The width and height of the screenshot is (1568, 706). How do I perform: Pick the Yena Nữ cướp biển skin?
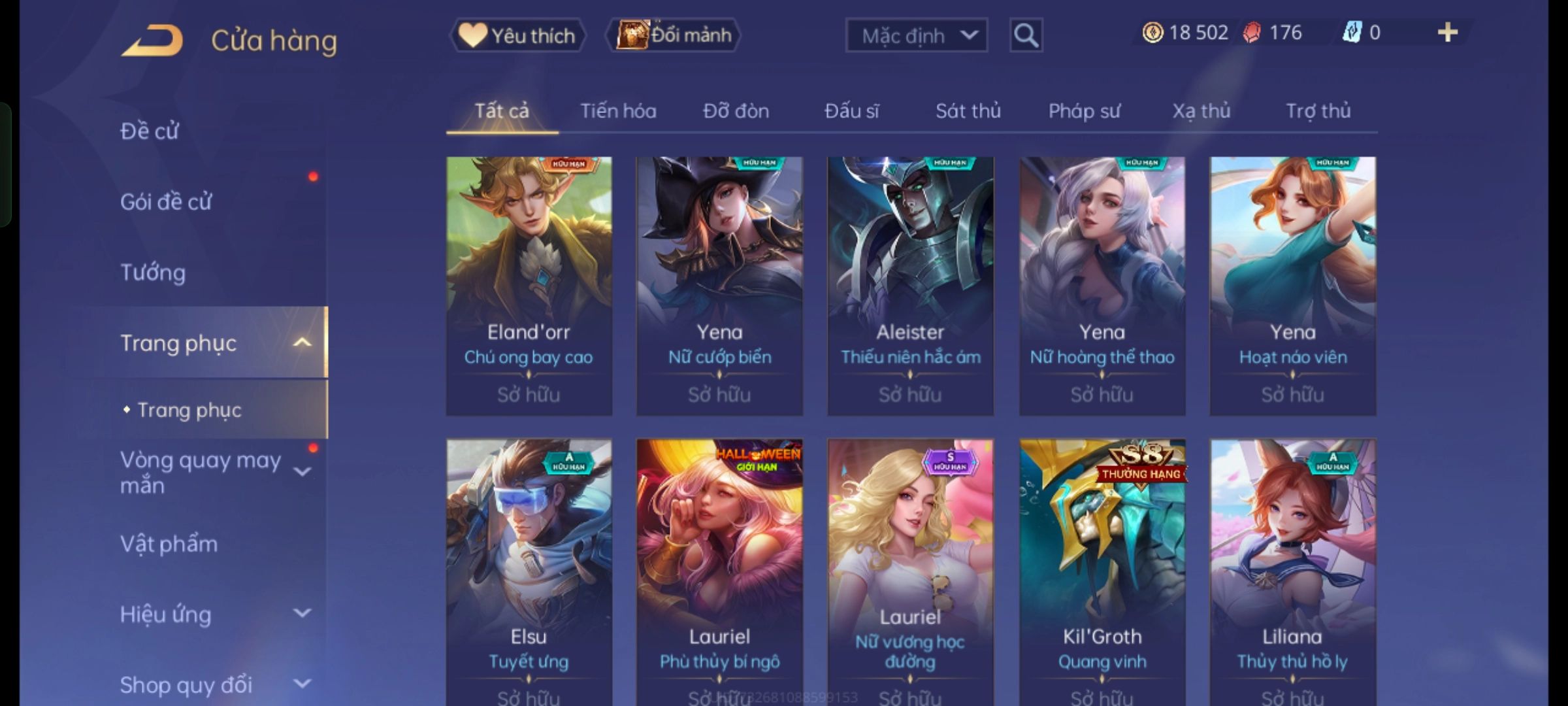click(x=719, y=286)
